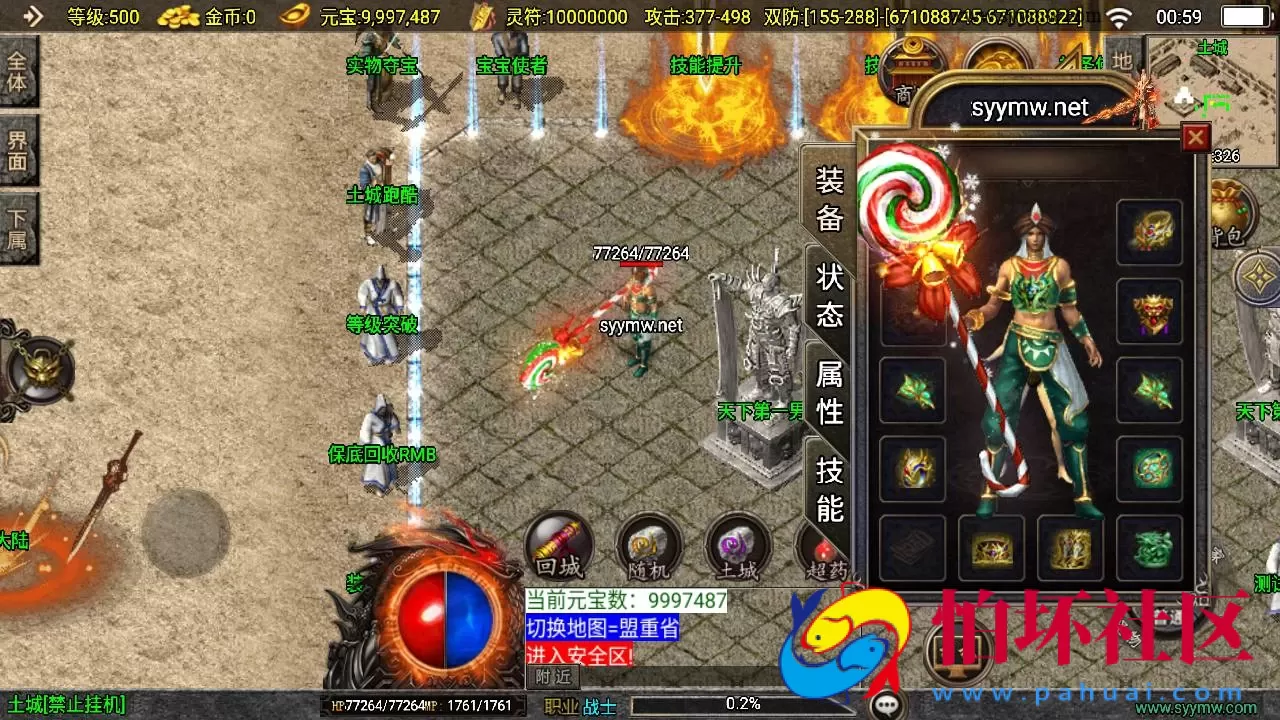The width and height of the screenshot is (1280, 720).
Task: Select the 回城 (return to town) teleport icon
Action: click(558, 547)
